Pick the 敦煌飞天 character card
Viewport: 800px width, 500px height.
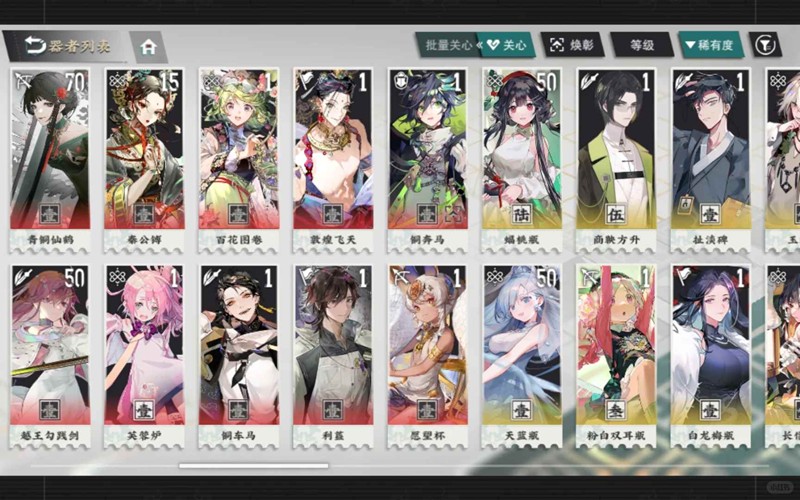coord(333,155)
